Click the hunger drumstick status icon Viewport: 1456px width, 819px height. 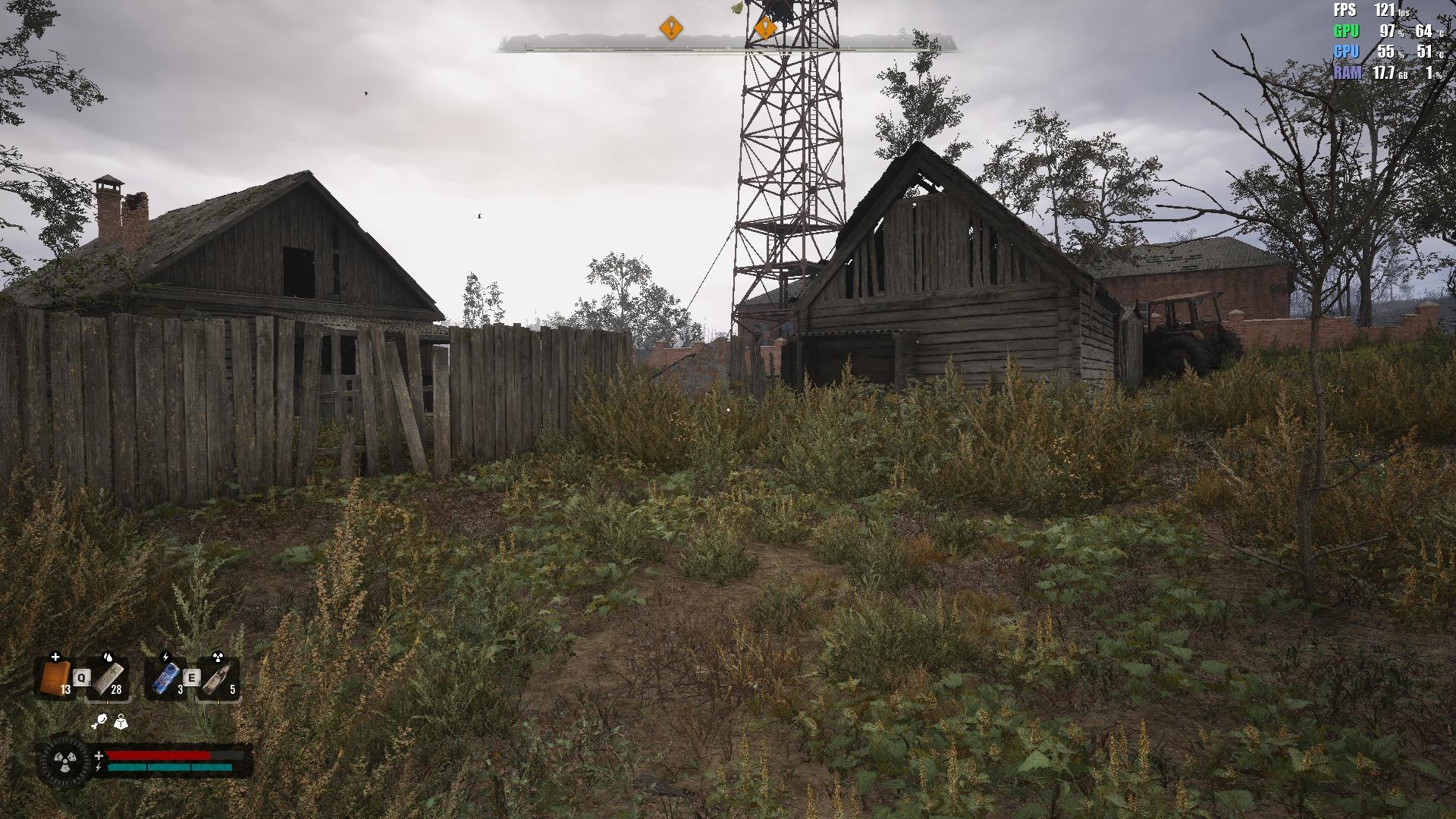pyautogui.click(x=99, y=722)
